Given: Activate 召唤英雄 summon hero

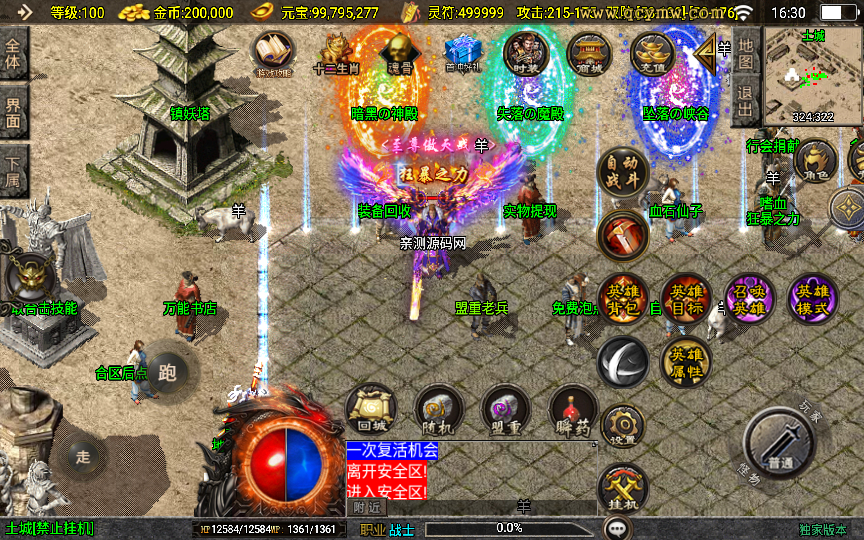Looking at the screenshot, I should pyautogui.click(x=749, y=299).
